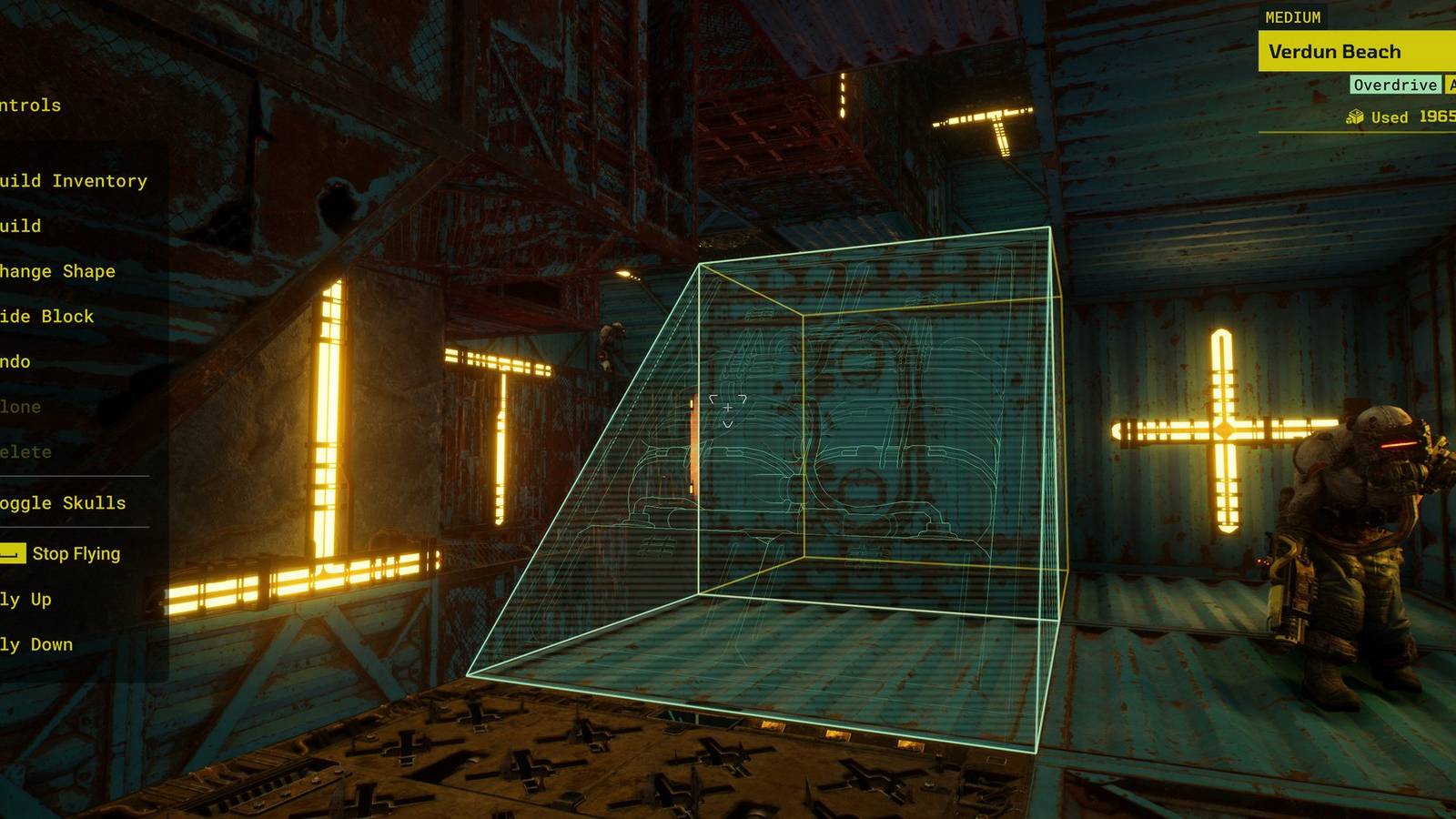Expand the Fly Down option
Viewport: 1456px width, 819px height.
click(36, 643)
